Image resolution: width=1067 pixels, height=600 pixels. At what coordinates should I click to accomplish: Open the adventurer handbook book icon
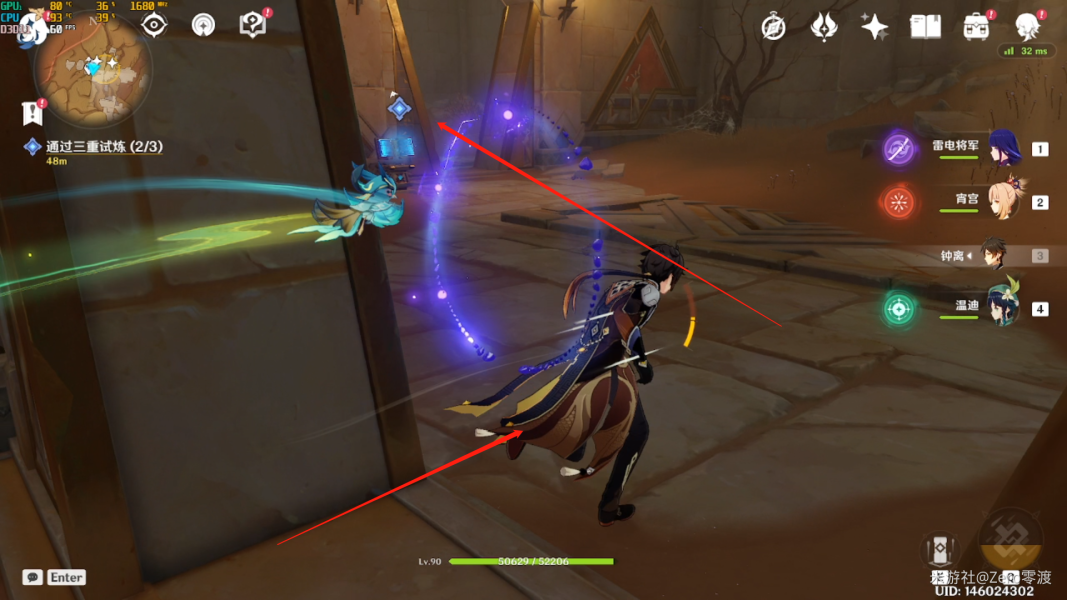point(925,27)
